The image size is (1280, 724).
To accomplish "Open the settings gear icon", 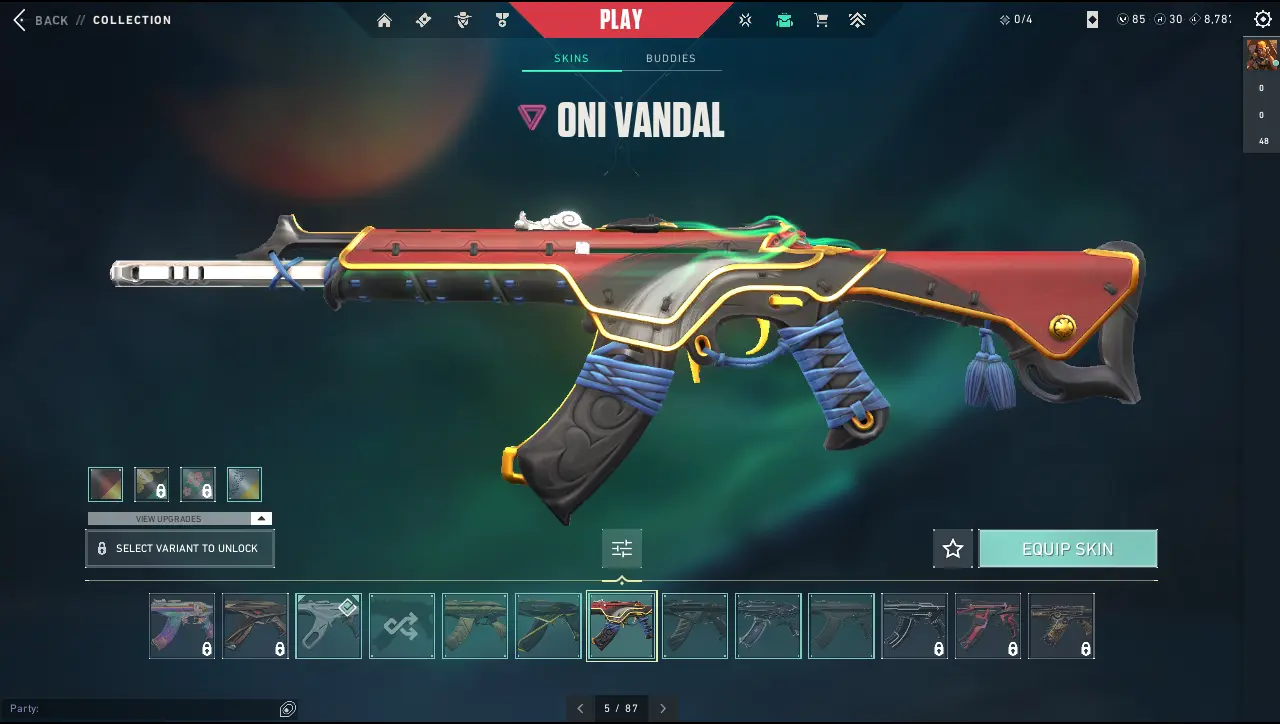I will point(1262,19).
